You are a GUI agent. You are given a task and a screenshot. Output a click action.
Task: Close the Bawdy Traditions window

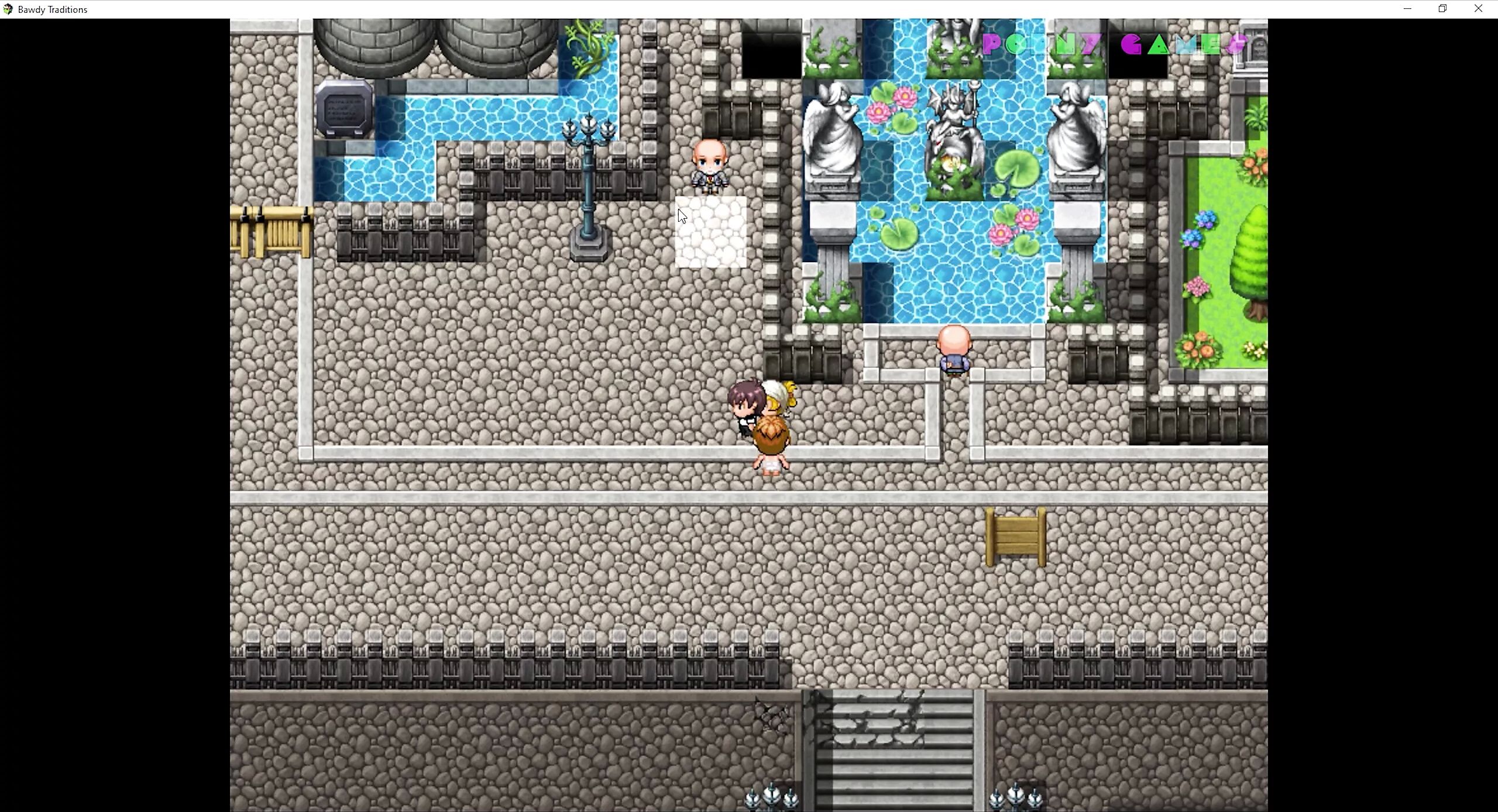point(1478,9)
